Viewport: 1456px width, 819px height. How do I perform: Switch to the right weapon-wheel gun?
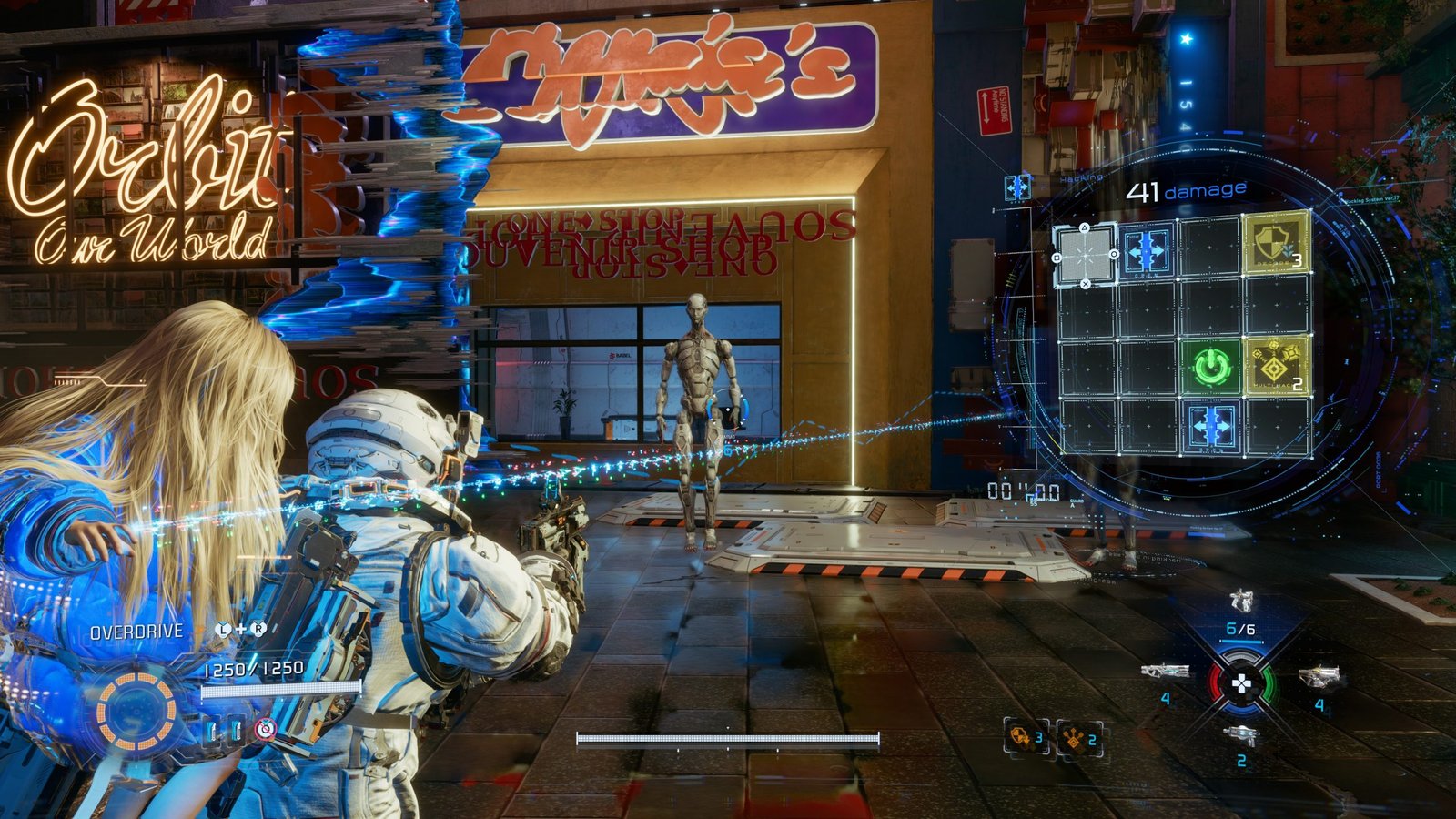click(x=1319, y=677)
